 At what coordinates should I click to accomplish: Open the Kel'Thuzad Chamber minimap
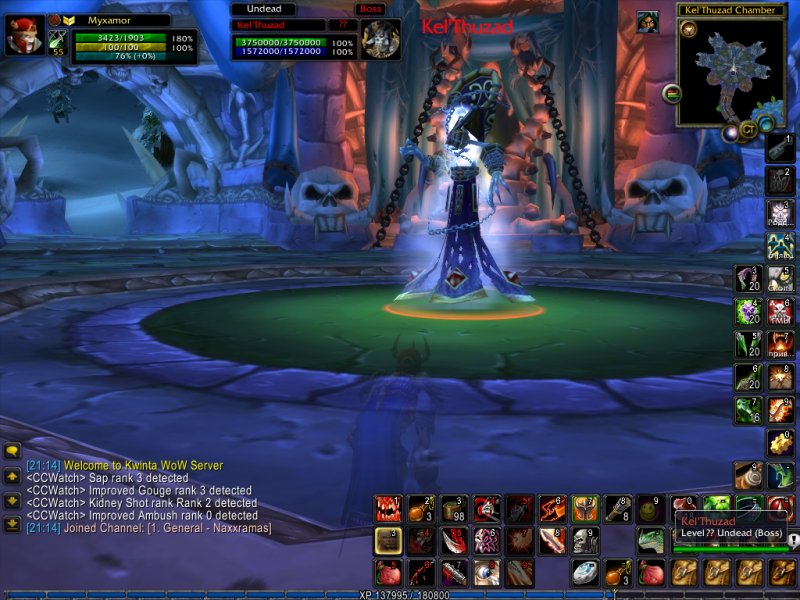[730, 70]
